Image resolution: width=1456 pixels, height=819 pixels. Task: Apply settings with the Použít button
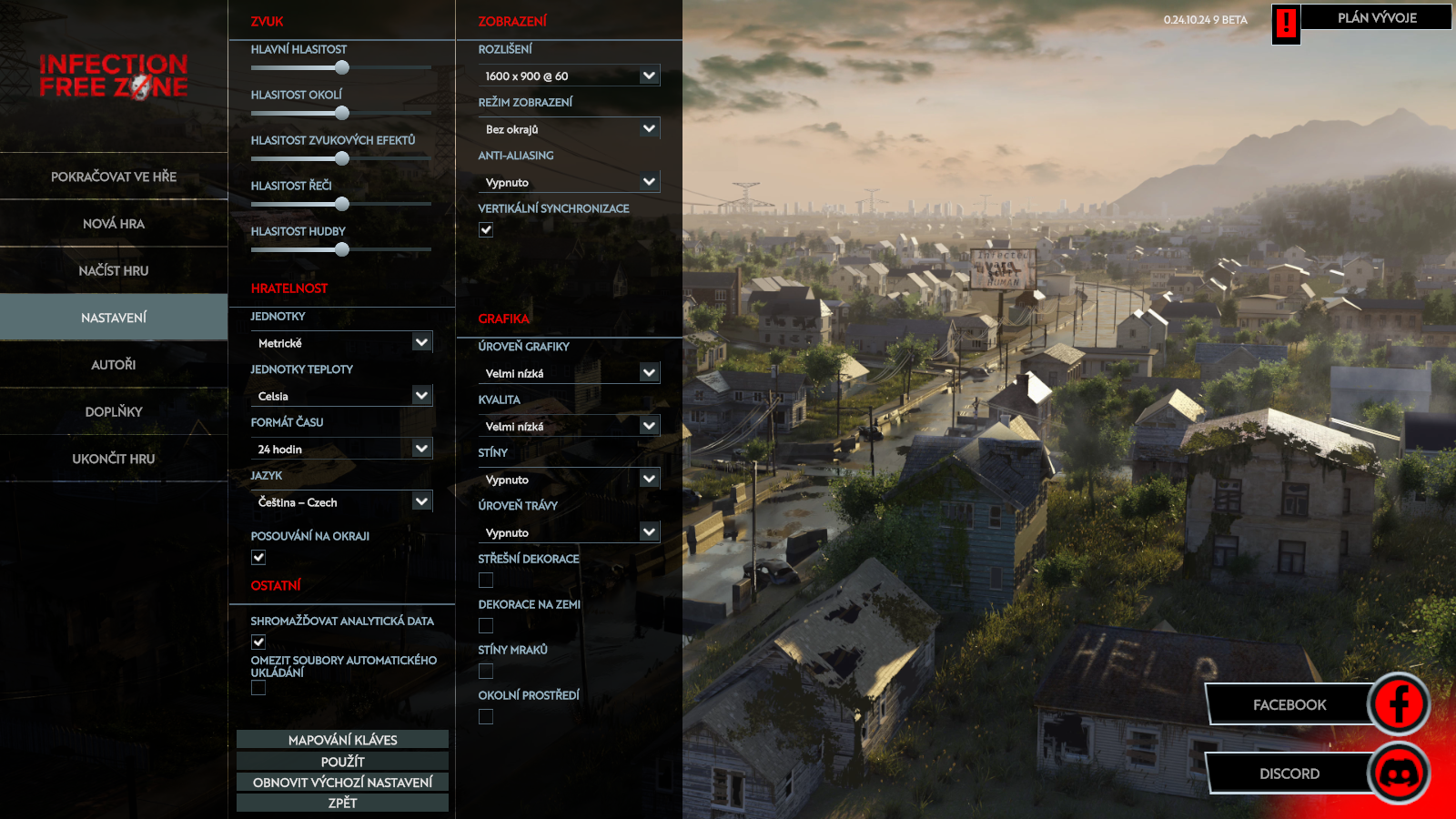342,762
